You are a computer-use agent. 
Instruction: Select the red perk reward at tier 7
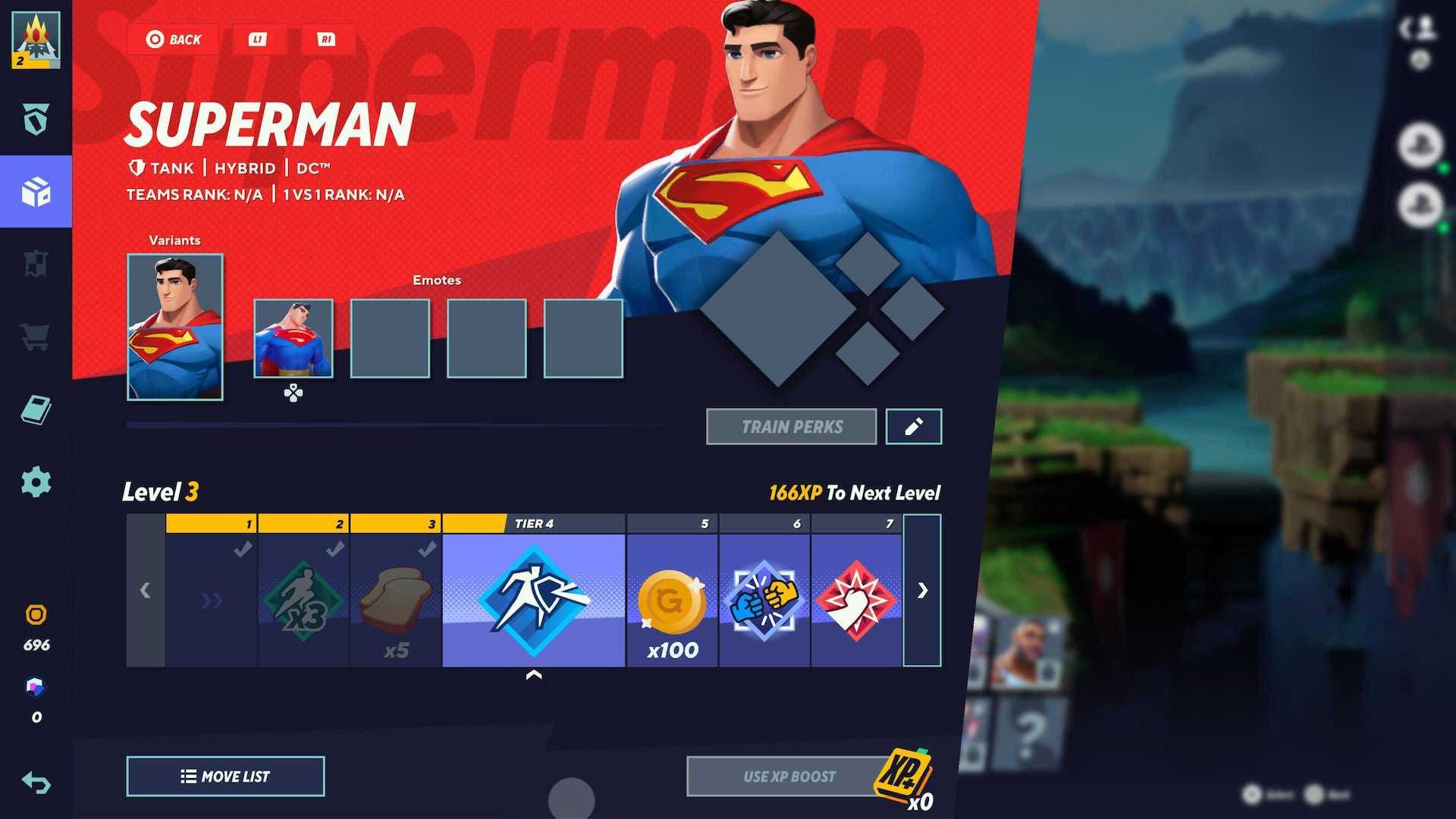[856, 599]
